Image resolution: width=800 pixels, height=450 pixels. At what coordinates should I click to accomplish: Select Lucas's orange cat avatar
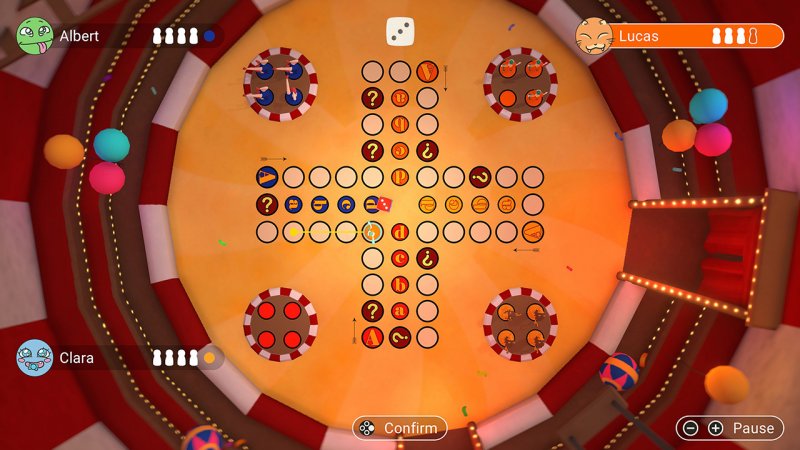(x=594, y=37)
